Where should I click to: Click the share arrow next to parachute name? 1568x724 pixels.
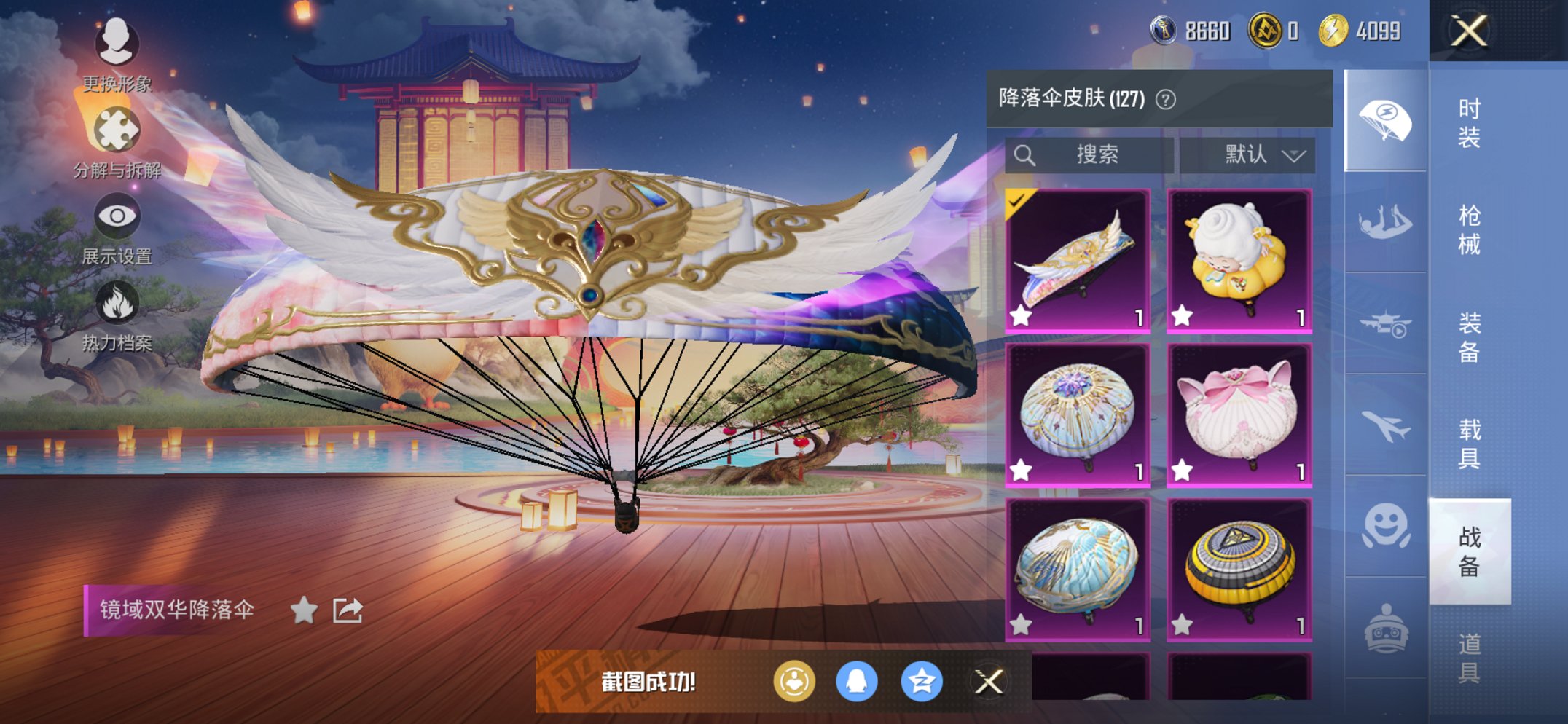coord(346,609)
